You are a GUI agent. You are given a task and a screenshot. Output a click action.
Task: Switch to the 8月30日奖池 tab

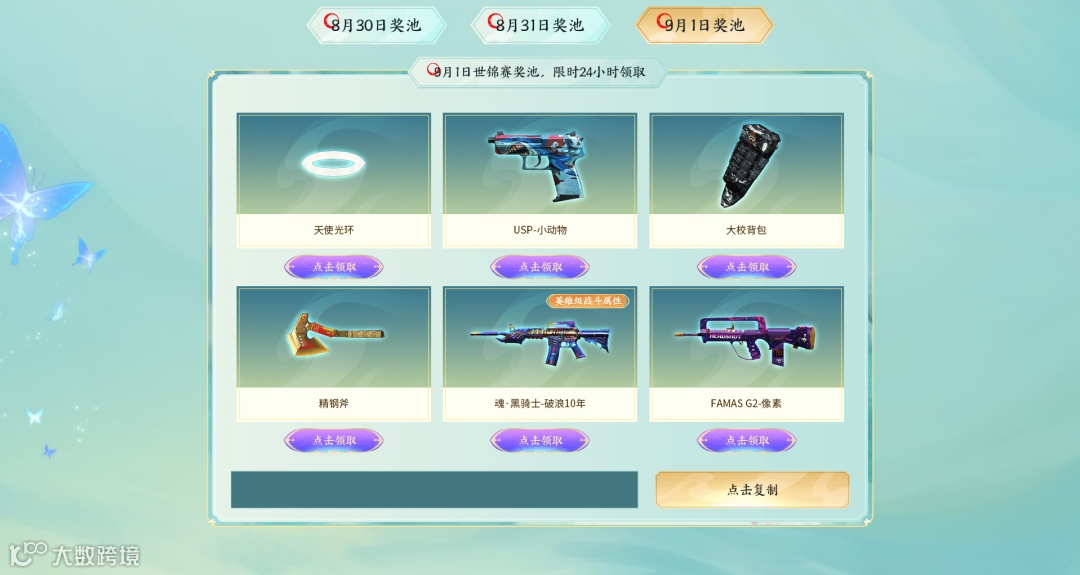(x=376, y=26)
